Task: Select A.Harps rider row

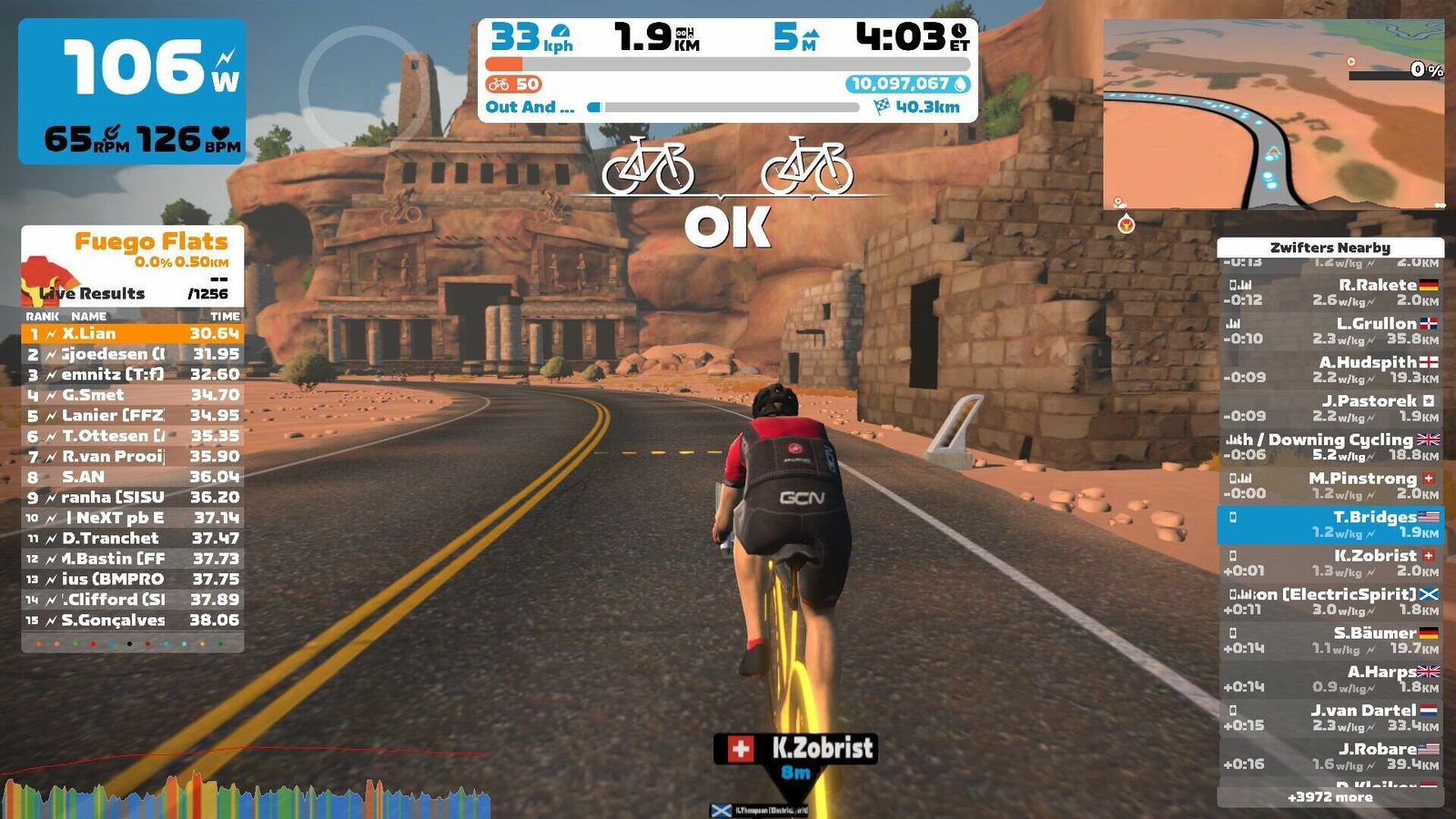Action: [1330, 679]
